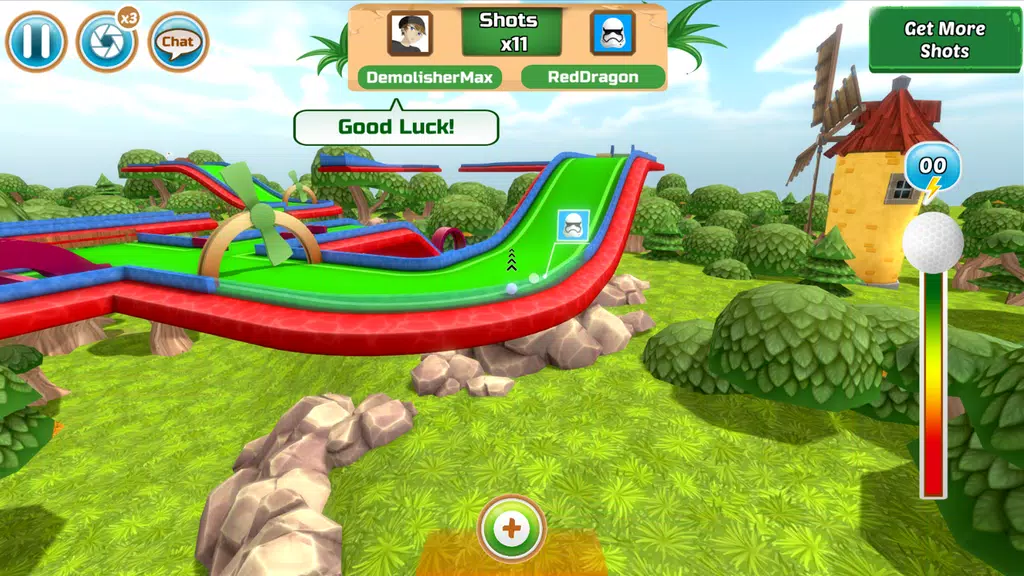
Task: Tap the camera replay button
Action: coord(107,42)
